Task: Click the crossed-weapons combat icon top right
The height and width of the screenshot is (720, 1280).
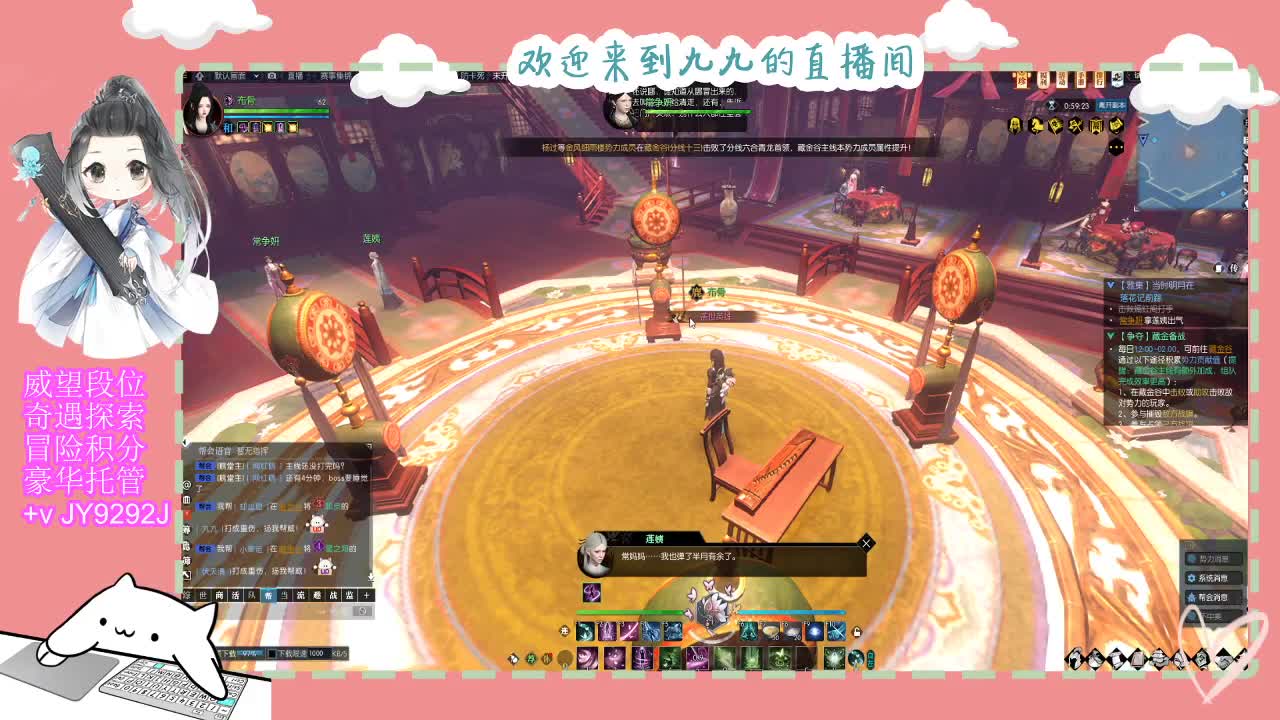Action: click(1075, 125)
